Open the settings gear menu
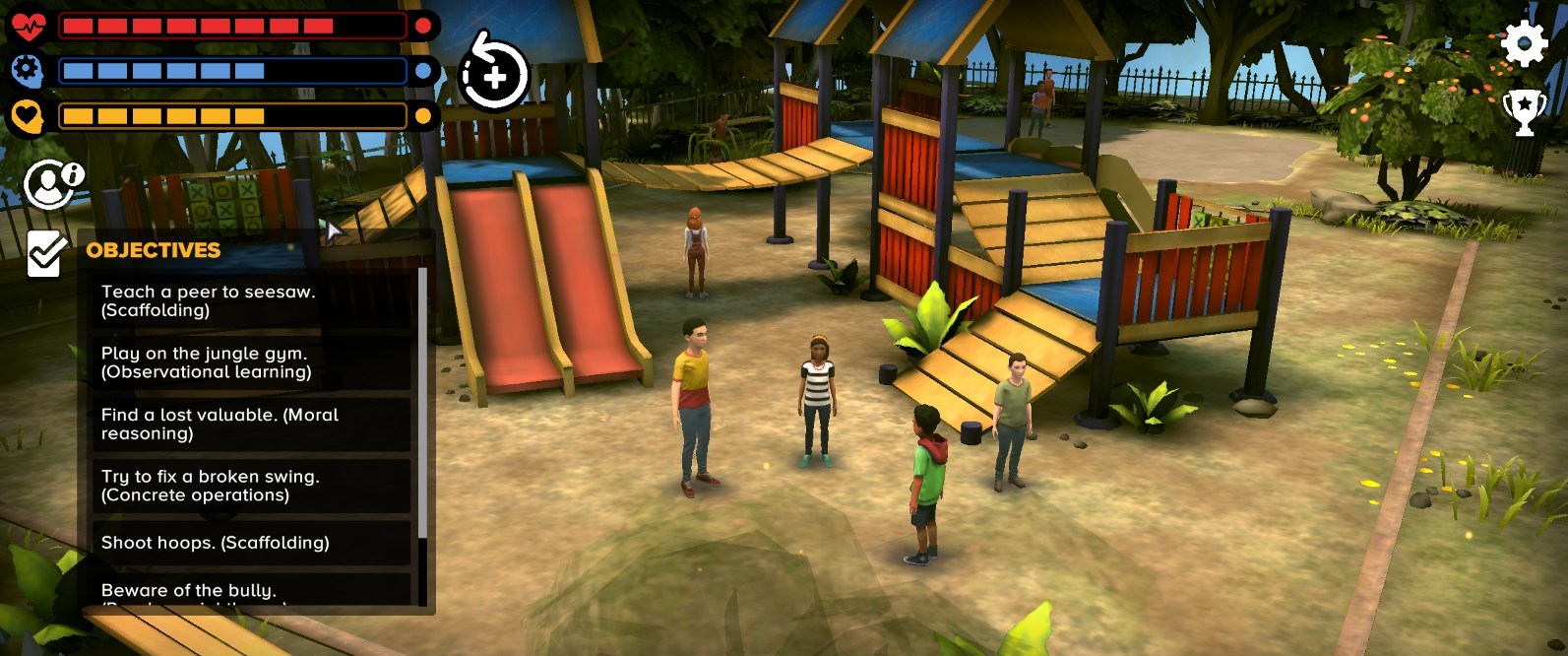 click(x=1523, y=44)
